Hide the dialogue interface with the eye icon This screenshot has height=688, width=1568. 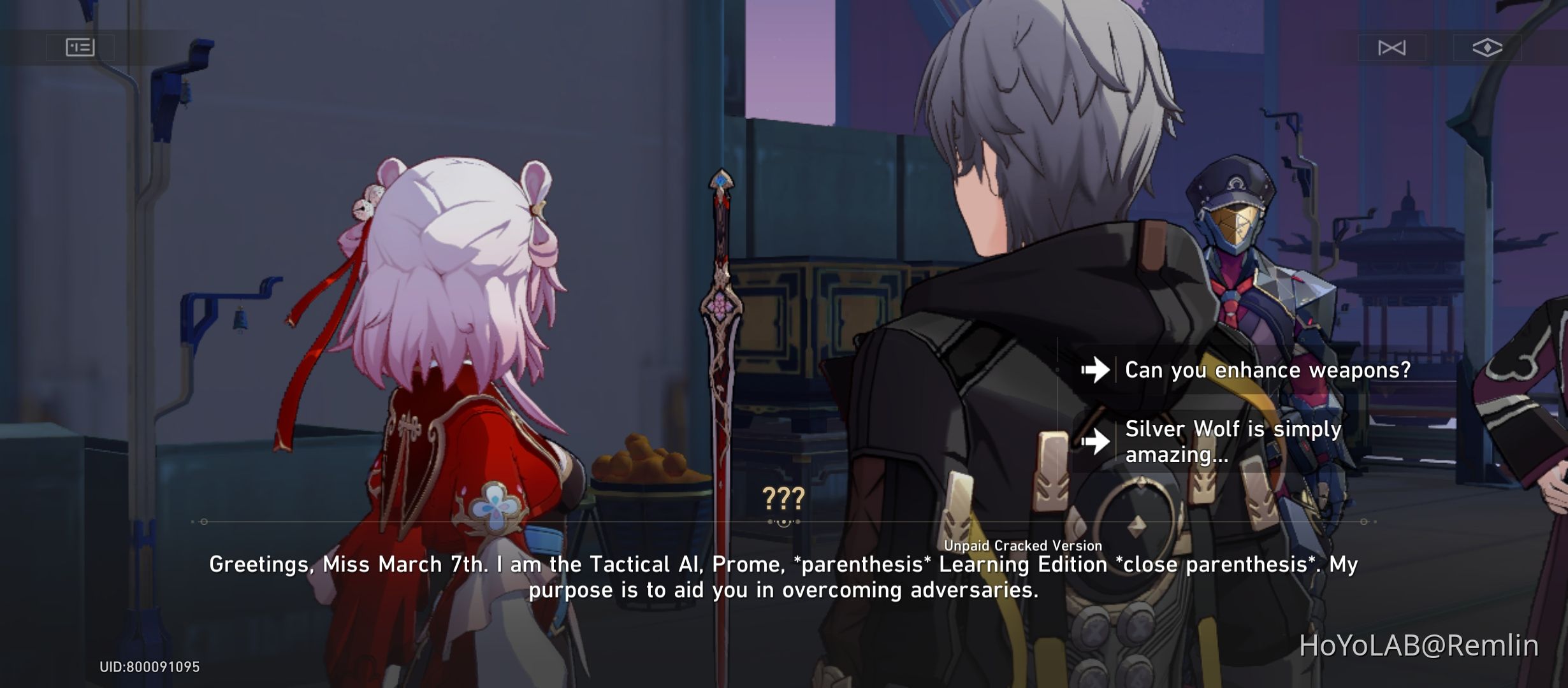(x=1488, y=47)
